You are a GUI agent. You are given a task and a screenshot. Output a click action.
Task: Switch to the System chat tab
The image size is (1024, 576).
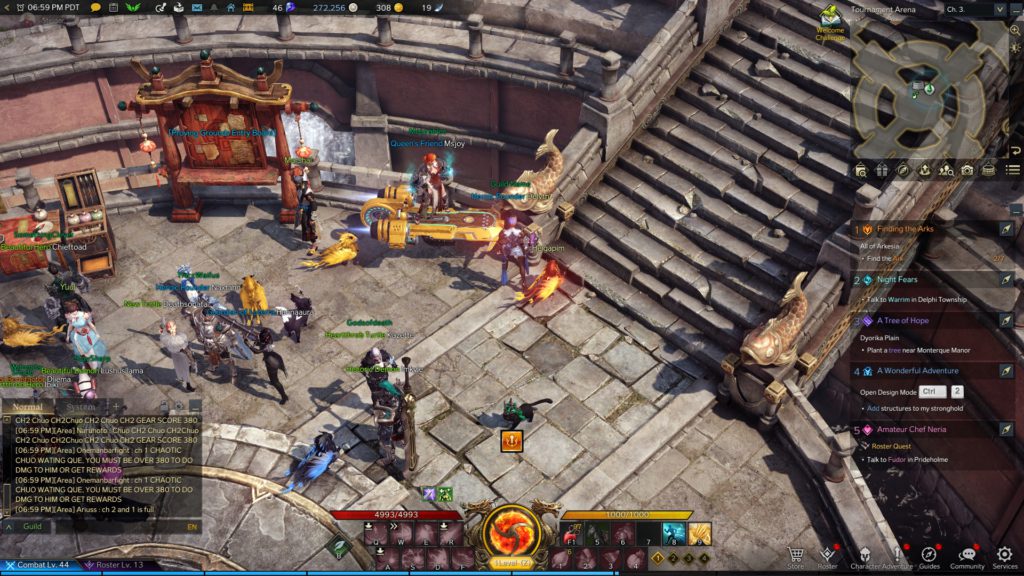pos(81,407)
